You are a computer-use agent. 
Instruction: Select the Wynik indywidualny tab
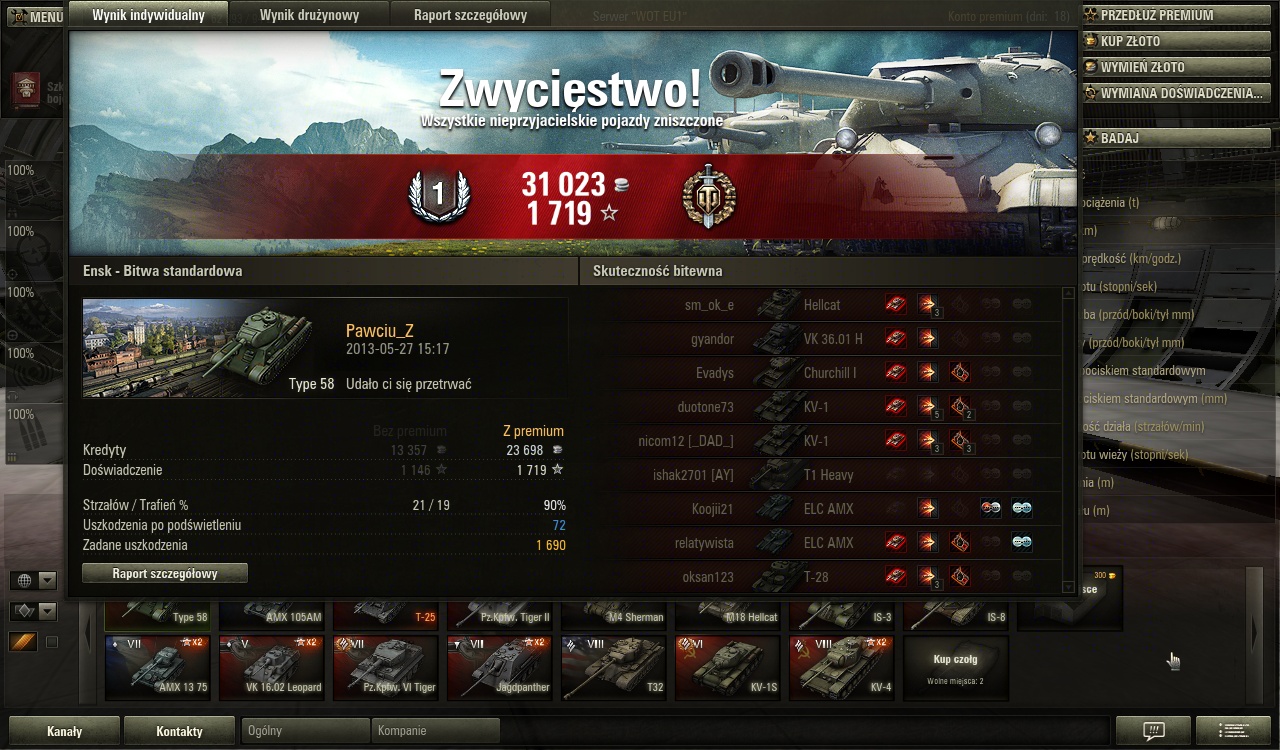pos(148,15)
